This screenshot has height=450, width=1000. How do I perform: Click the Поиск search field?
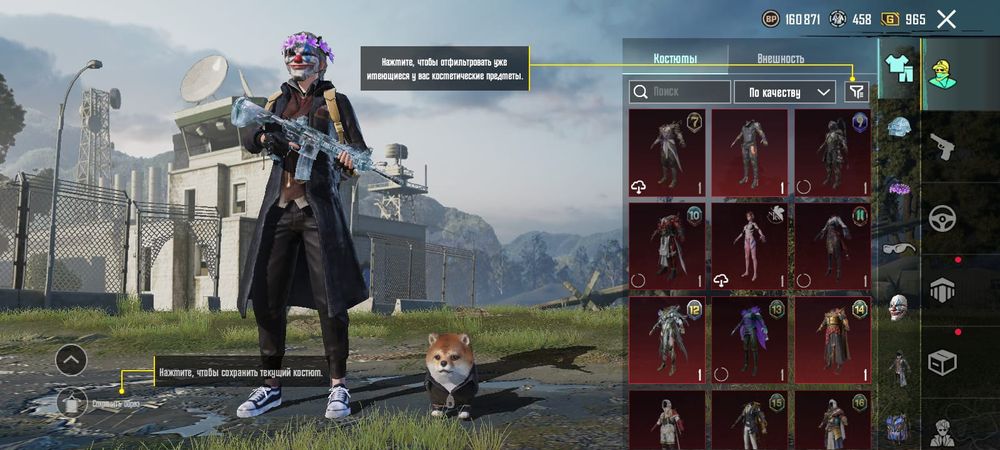click(680, 92)
